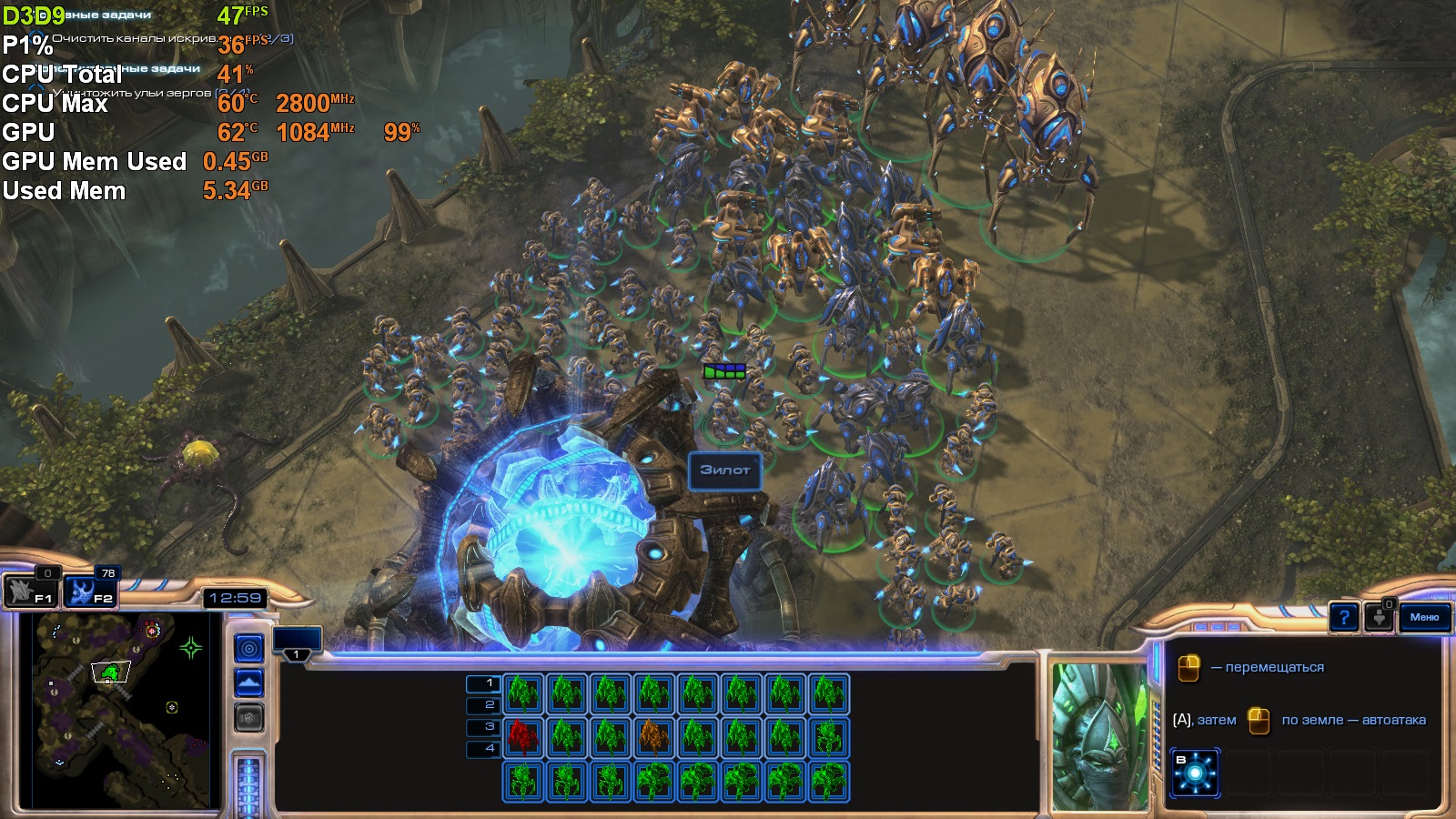Click the Zealot unit portrait

[1099, 735]
